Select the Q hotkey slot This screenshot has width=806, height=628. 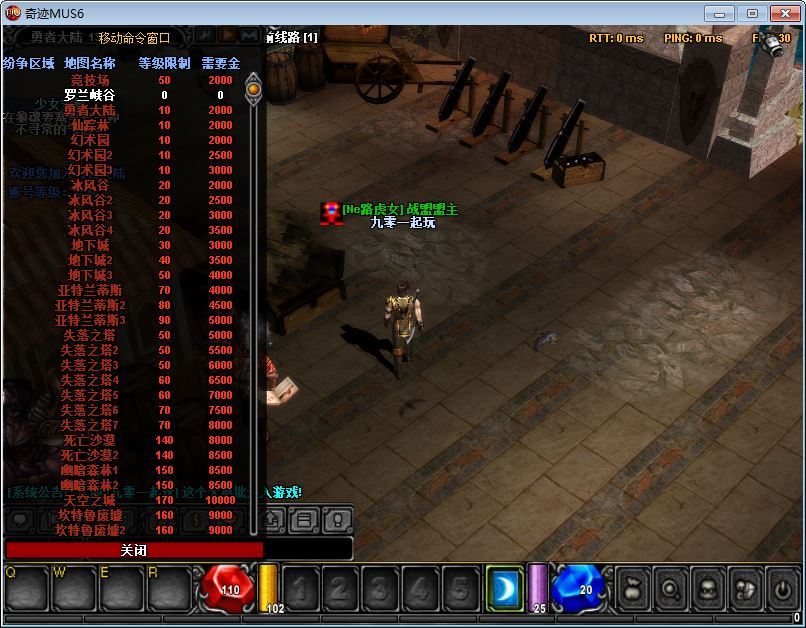26,590
